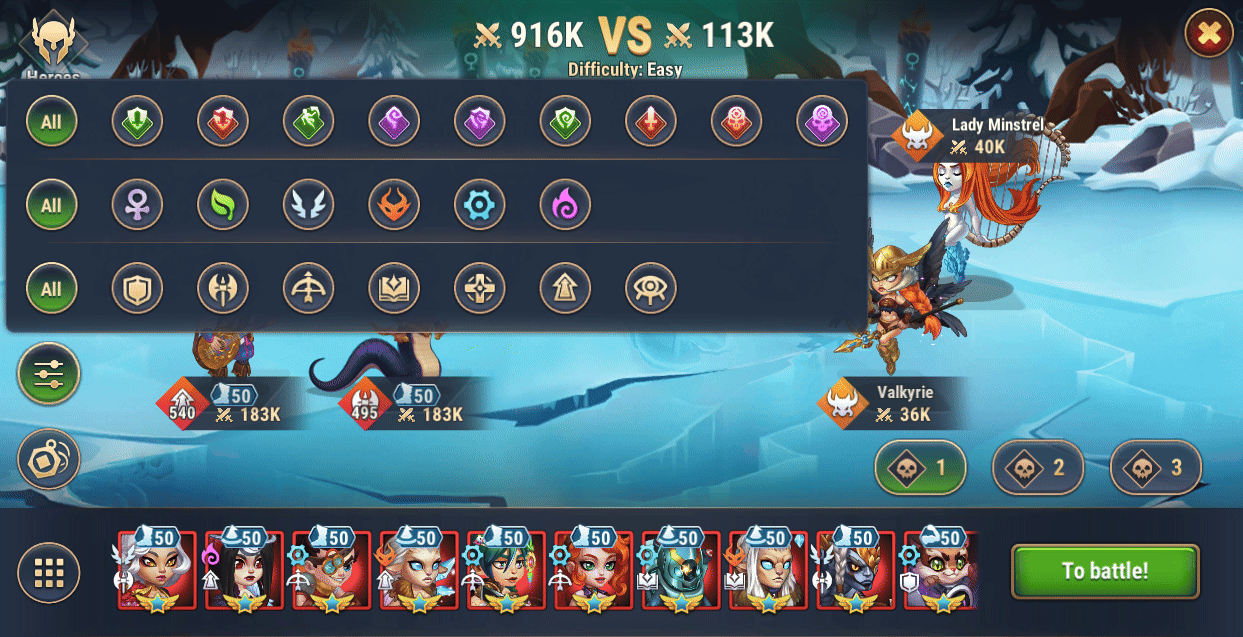Image resolution: width=1243 pixels, height=637 pixels.
Task: Filter by bow archer class
Action: 308,289
